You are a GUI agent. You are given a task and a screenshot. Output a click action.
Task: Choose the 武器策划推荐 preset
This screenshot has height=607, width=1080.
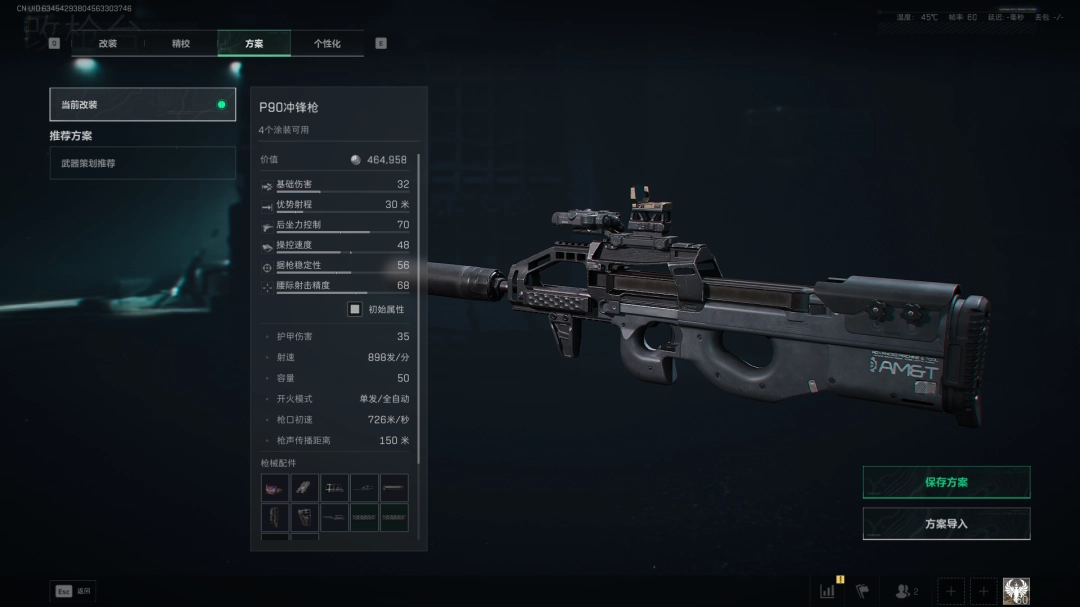point(143,163)
